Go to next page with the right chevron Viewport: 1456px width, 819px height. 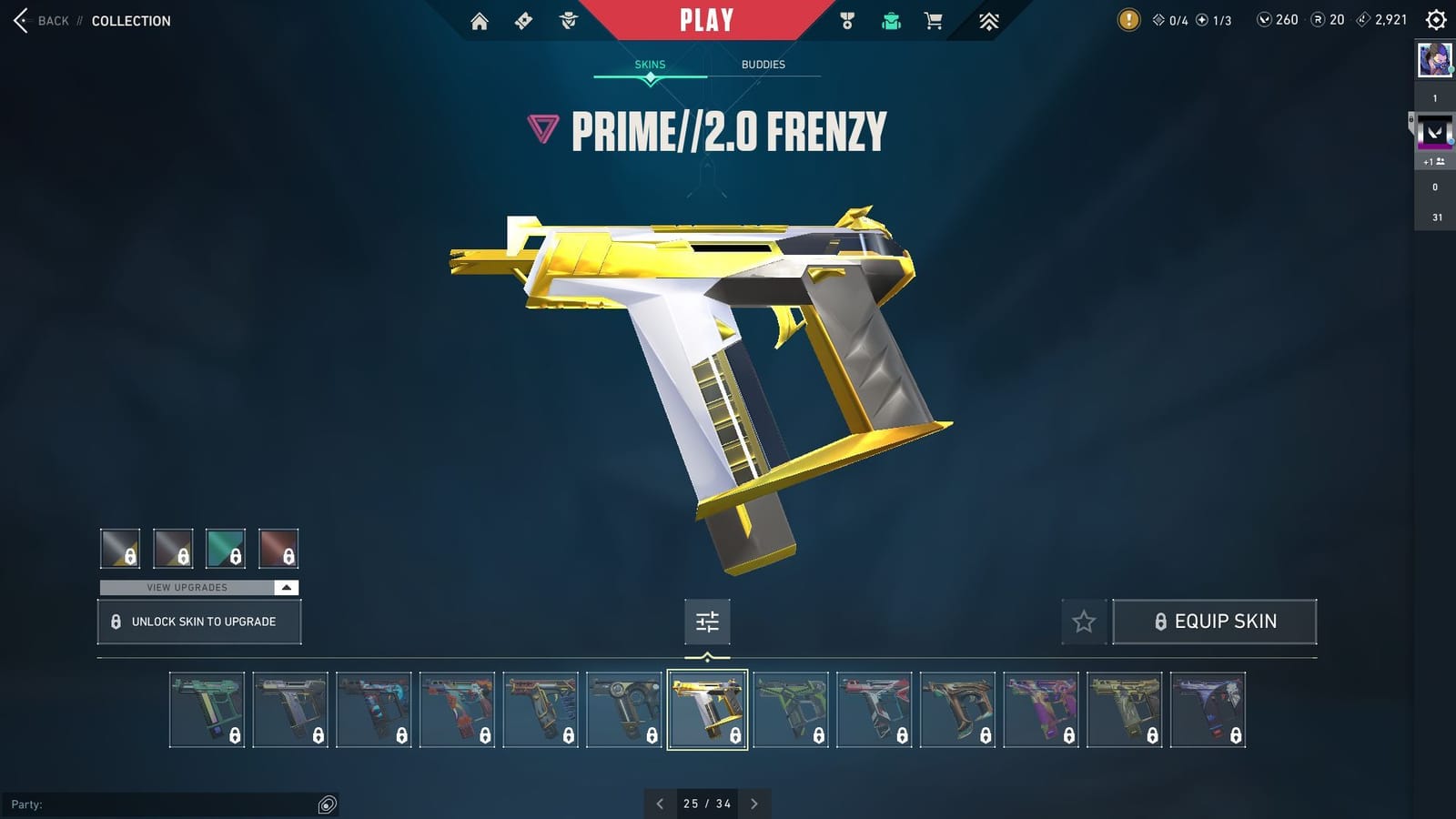pyautogui.click(x=754, y=804)
